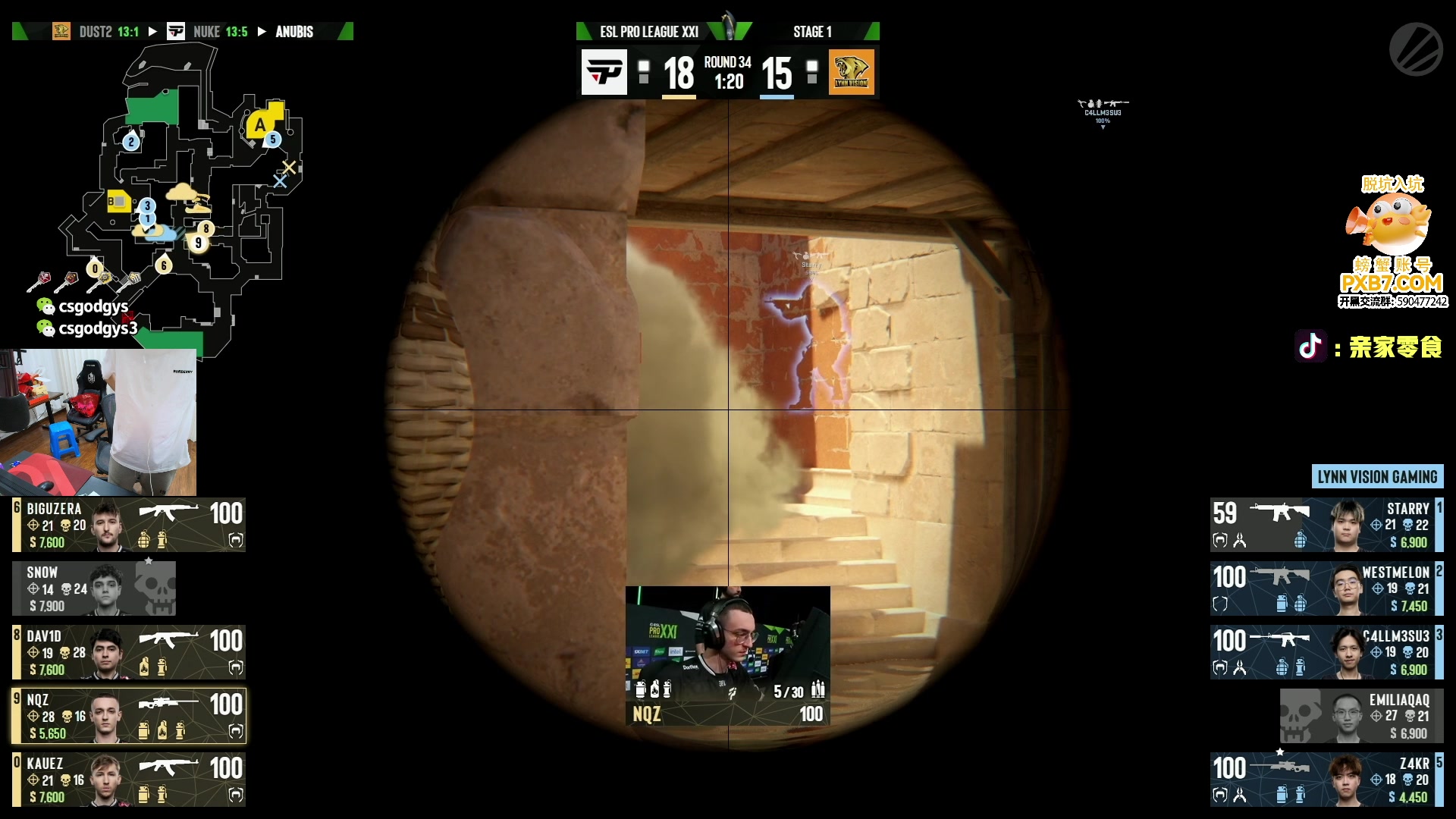Select EMILIAQAQ's dead player card

tap(1361, 716)
